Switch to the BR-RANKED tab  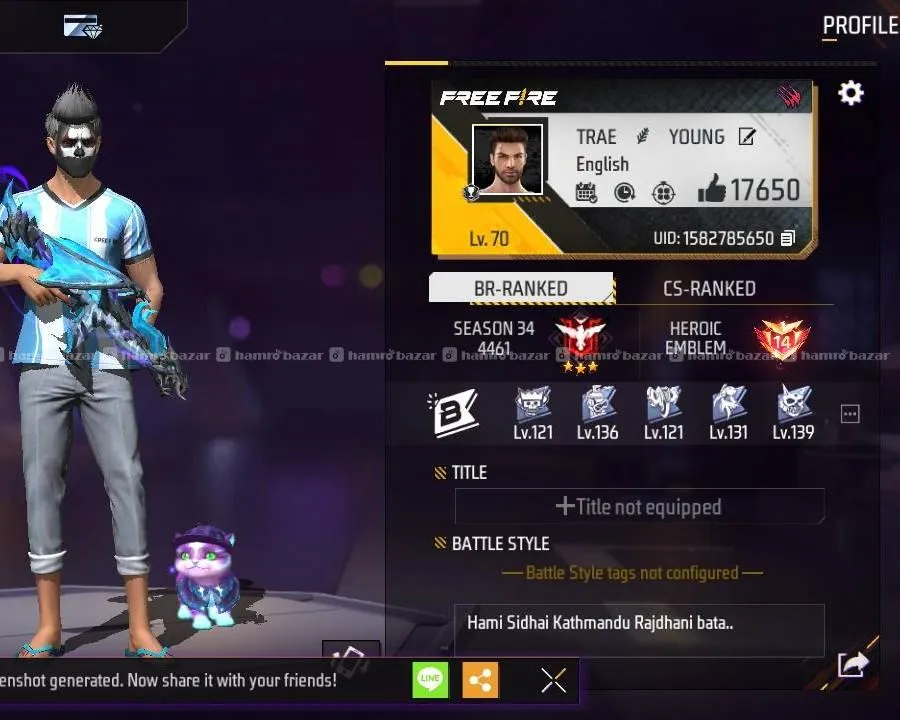click(520, 288)
